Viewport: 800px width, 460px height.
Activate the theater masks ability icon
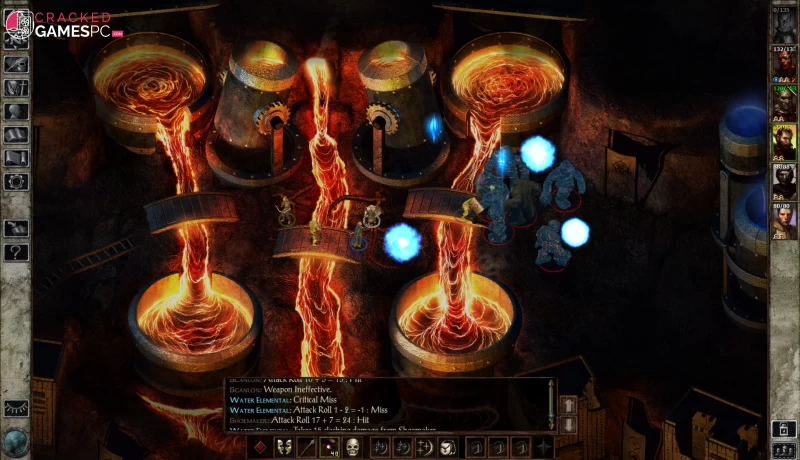coord(284,447)
